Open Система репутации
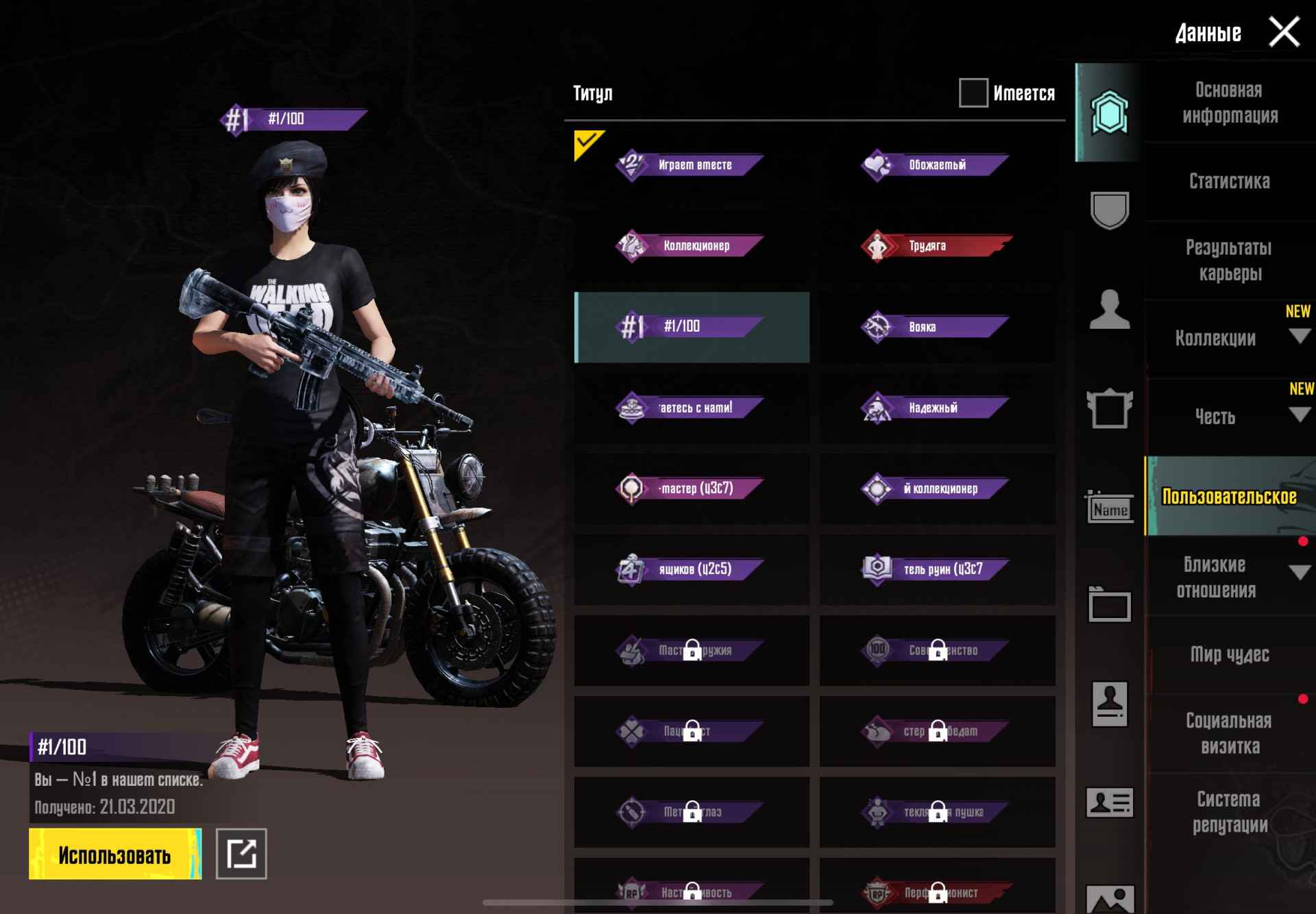The width and height of the screenshot is (1316, 914). click(x=1229, y=812)
